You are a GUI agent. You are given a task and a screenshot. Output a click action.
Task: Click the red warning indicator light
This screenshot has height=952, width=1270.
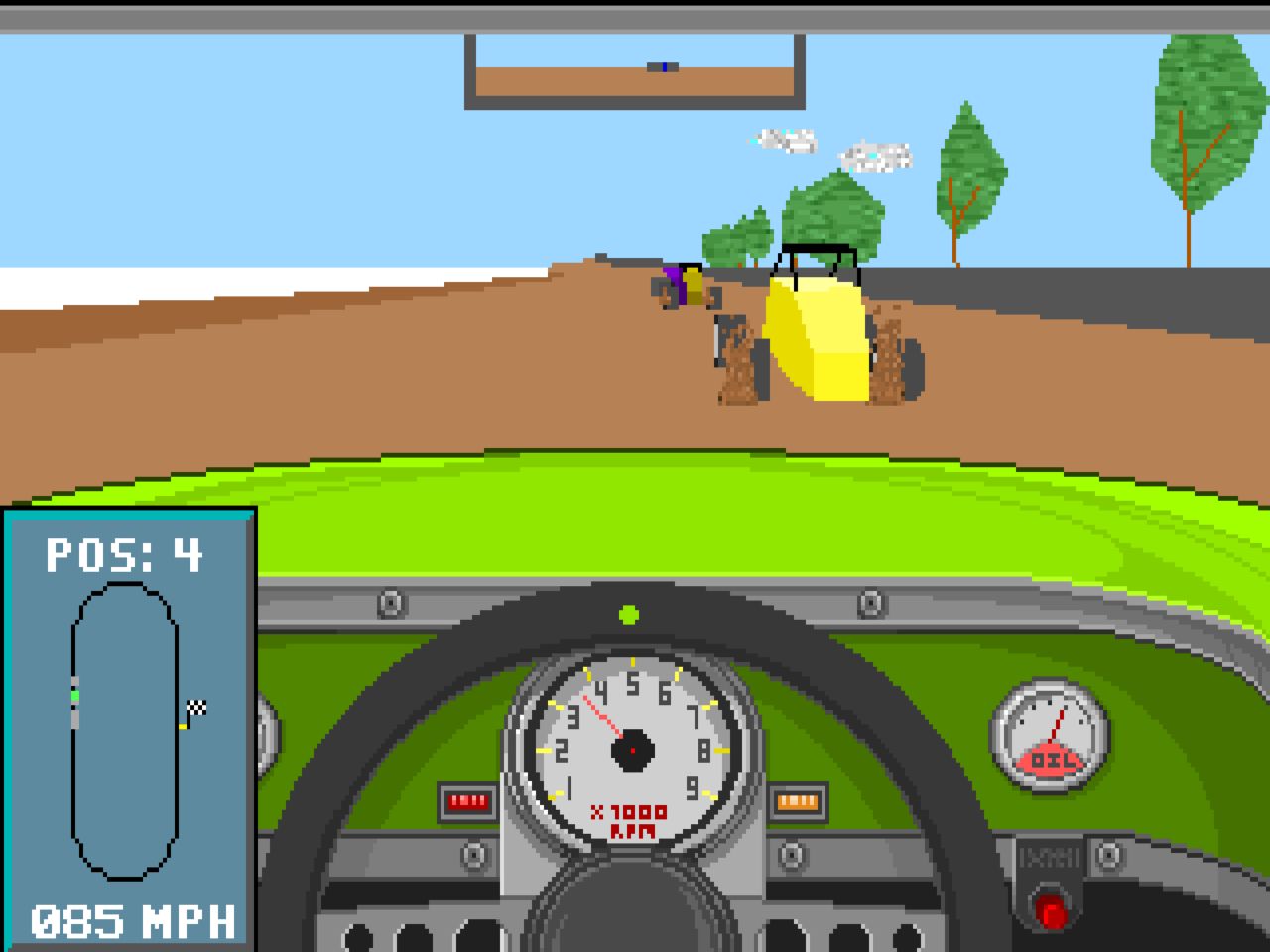point(467,799)
